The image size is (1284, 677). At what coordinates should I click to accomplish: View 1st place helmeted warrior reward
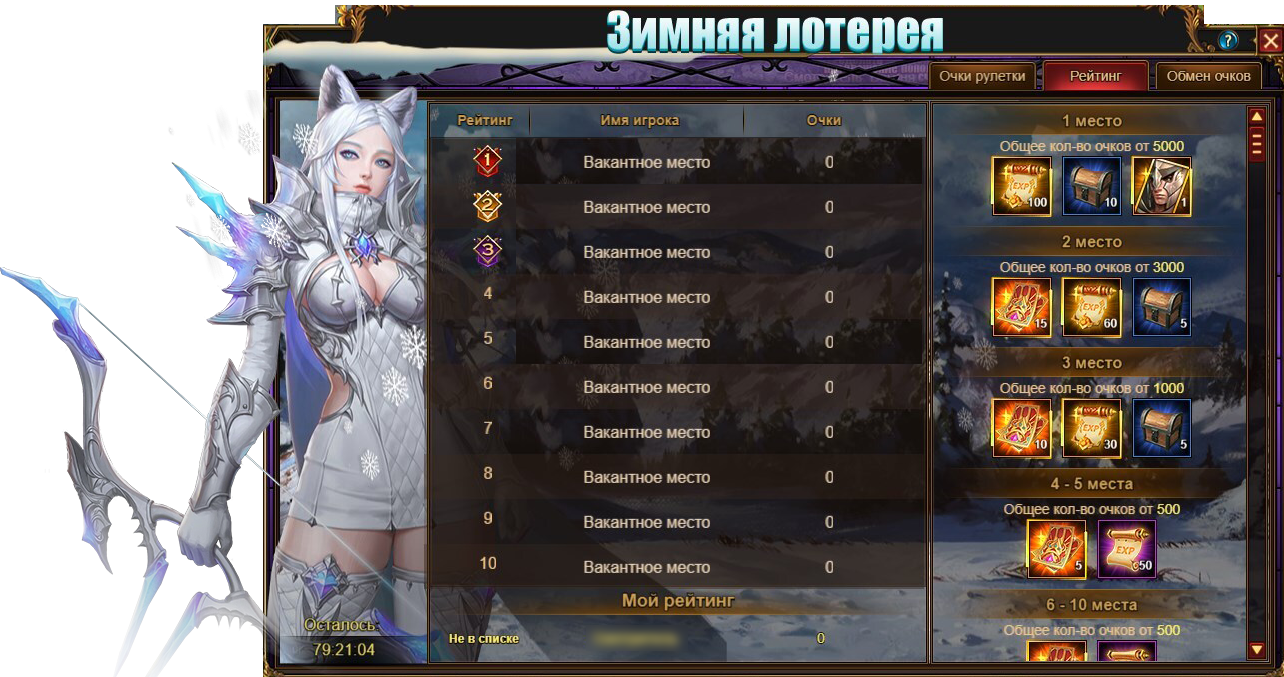[1162, 186]
